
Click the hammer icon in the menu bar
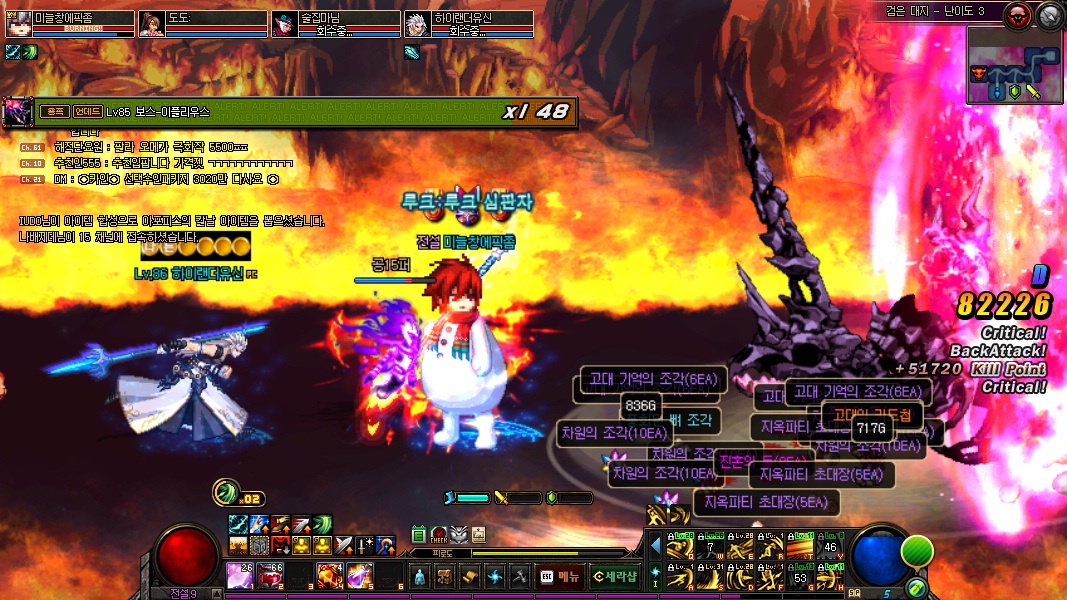[518, 576]
